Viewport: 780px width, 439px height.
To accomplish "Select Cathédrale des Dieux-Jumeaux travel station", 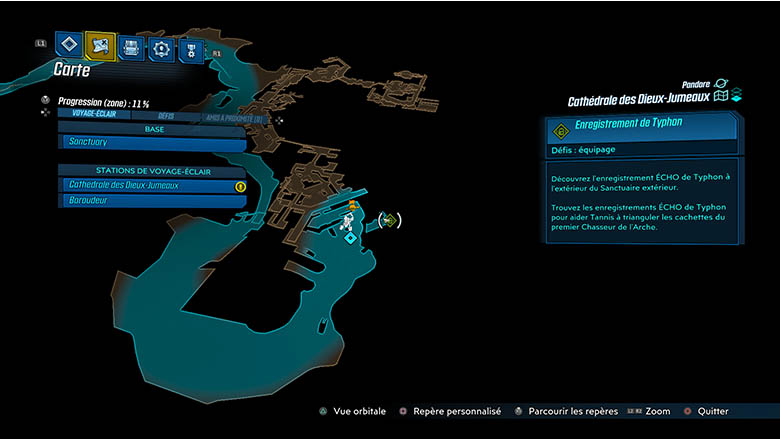I will tap(152, 186).
